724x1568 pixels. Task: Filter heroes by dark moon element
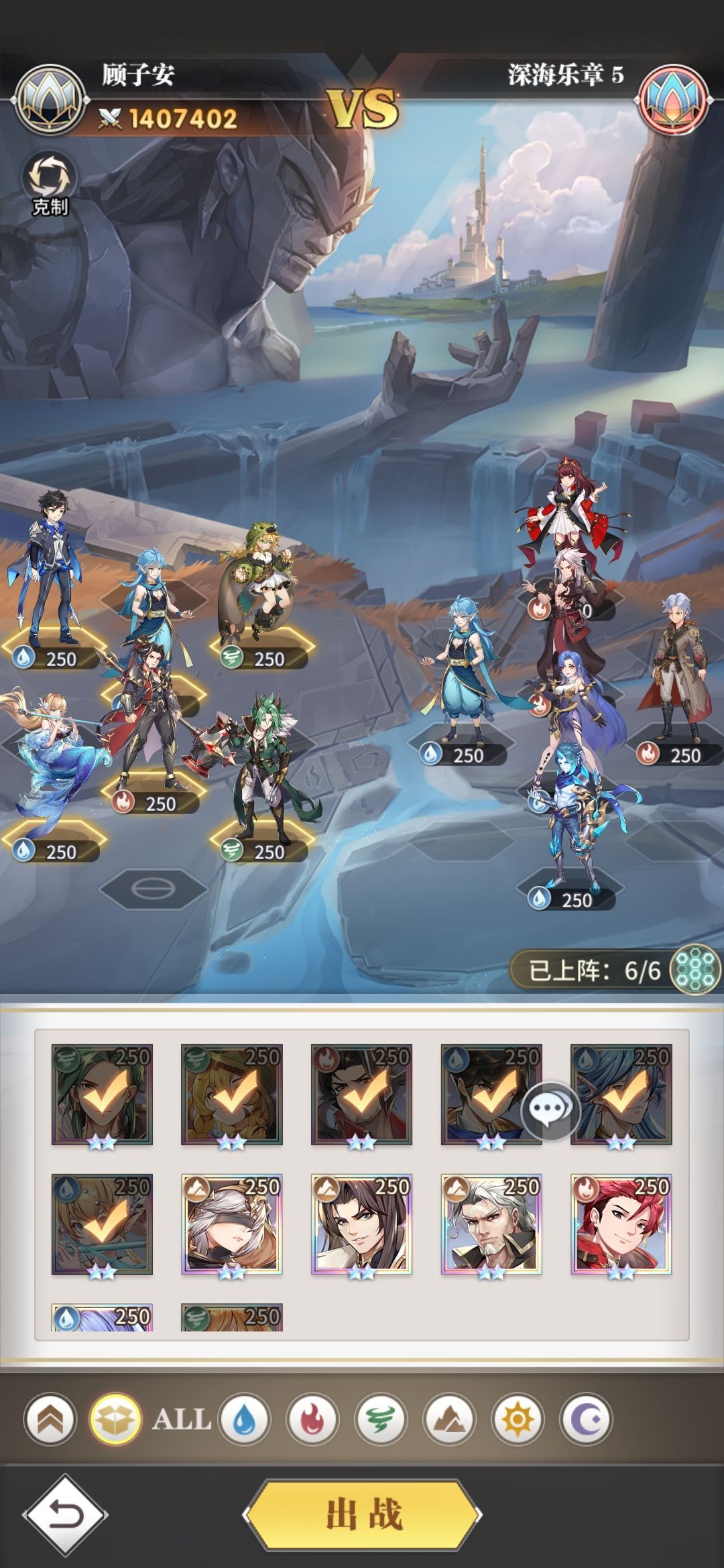(x=585, y=1419)
